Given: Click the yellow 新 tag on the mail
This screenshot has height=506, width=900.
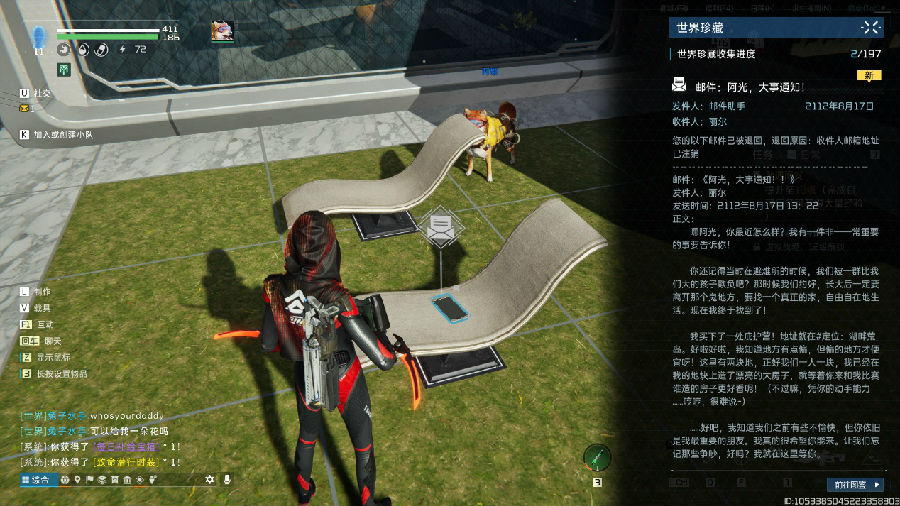Looking at the screenshot, I should [869, 74].
